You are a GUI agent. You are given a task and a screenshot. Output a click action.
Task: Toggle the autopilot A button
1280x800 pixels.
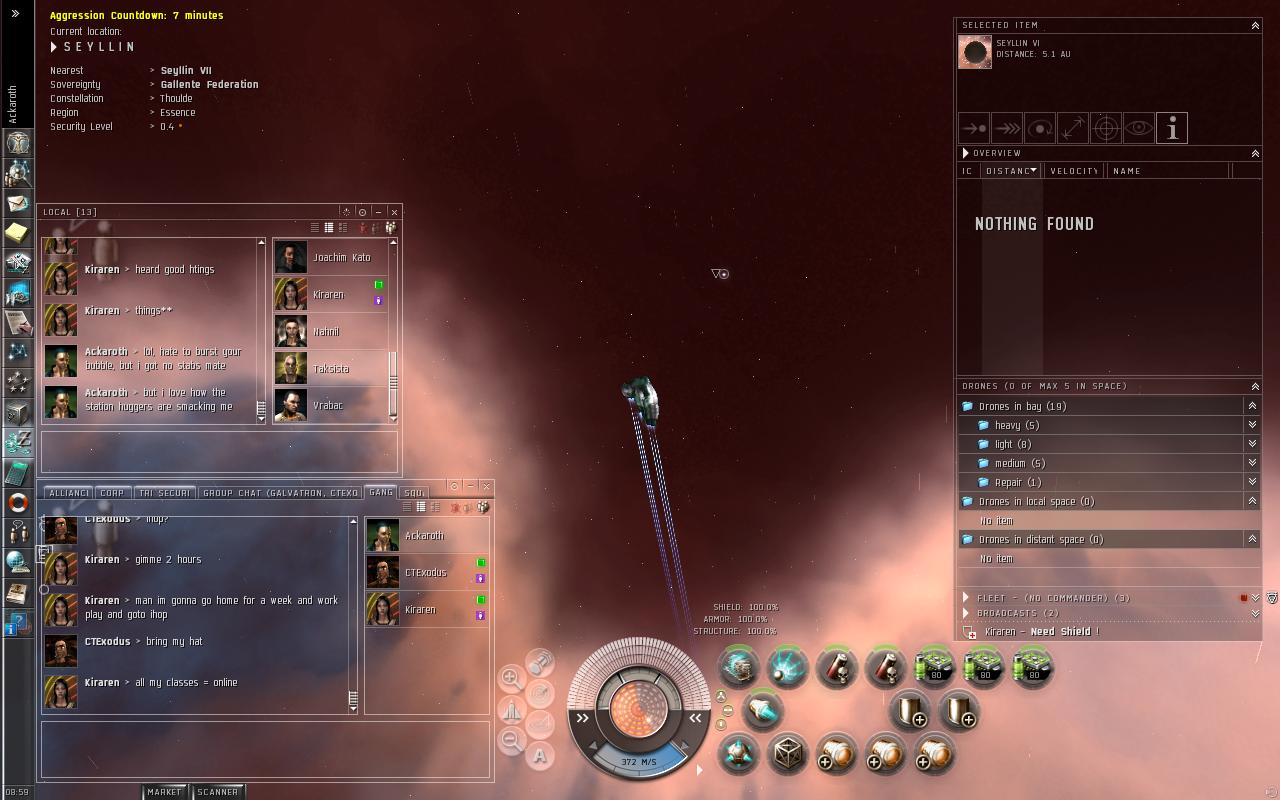pyautogui.click(x=540, y=757)
